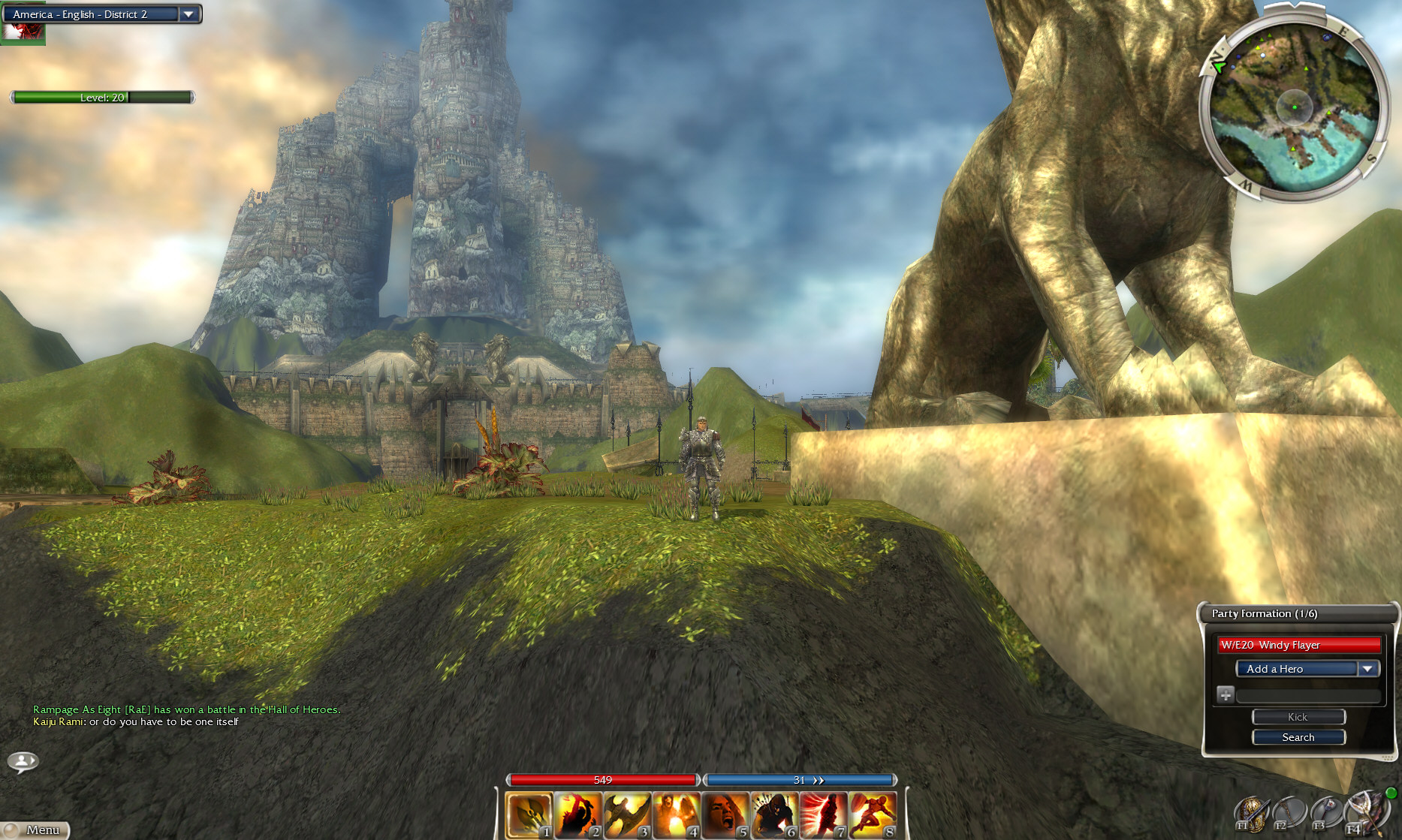This screenshot has width=1402, height=840.
Task: Activate the twin axe heads skill in slot 1
Action: pyautogui.click(x=529, y=814)
